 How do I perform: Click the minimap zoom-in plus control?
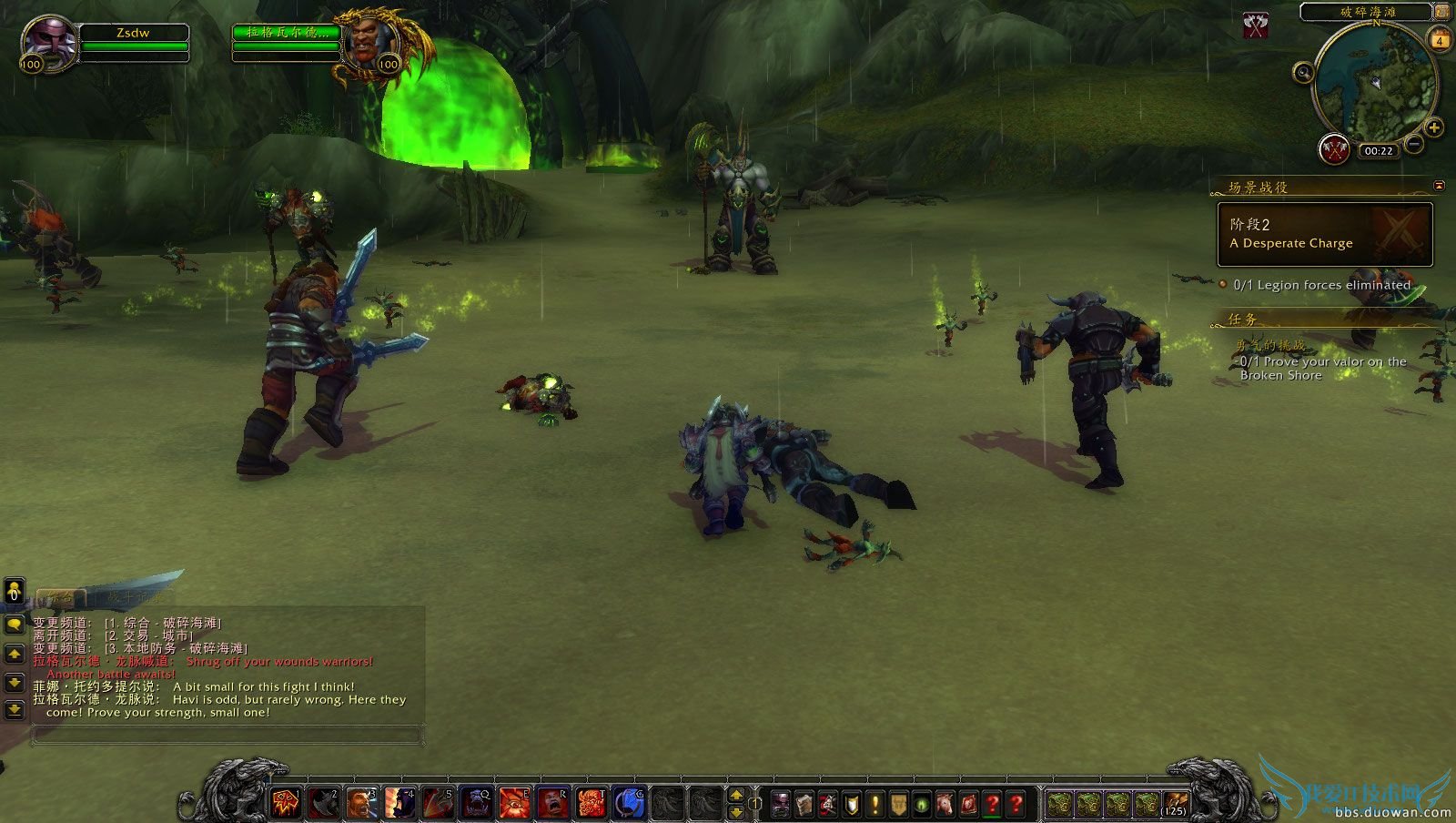[x=1433, y=127]
